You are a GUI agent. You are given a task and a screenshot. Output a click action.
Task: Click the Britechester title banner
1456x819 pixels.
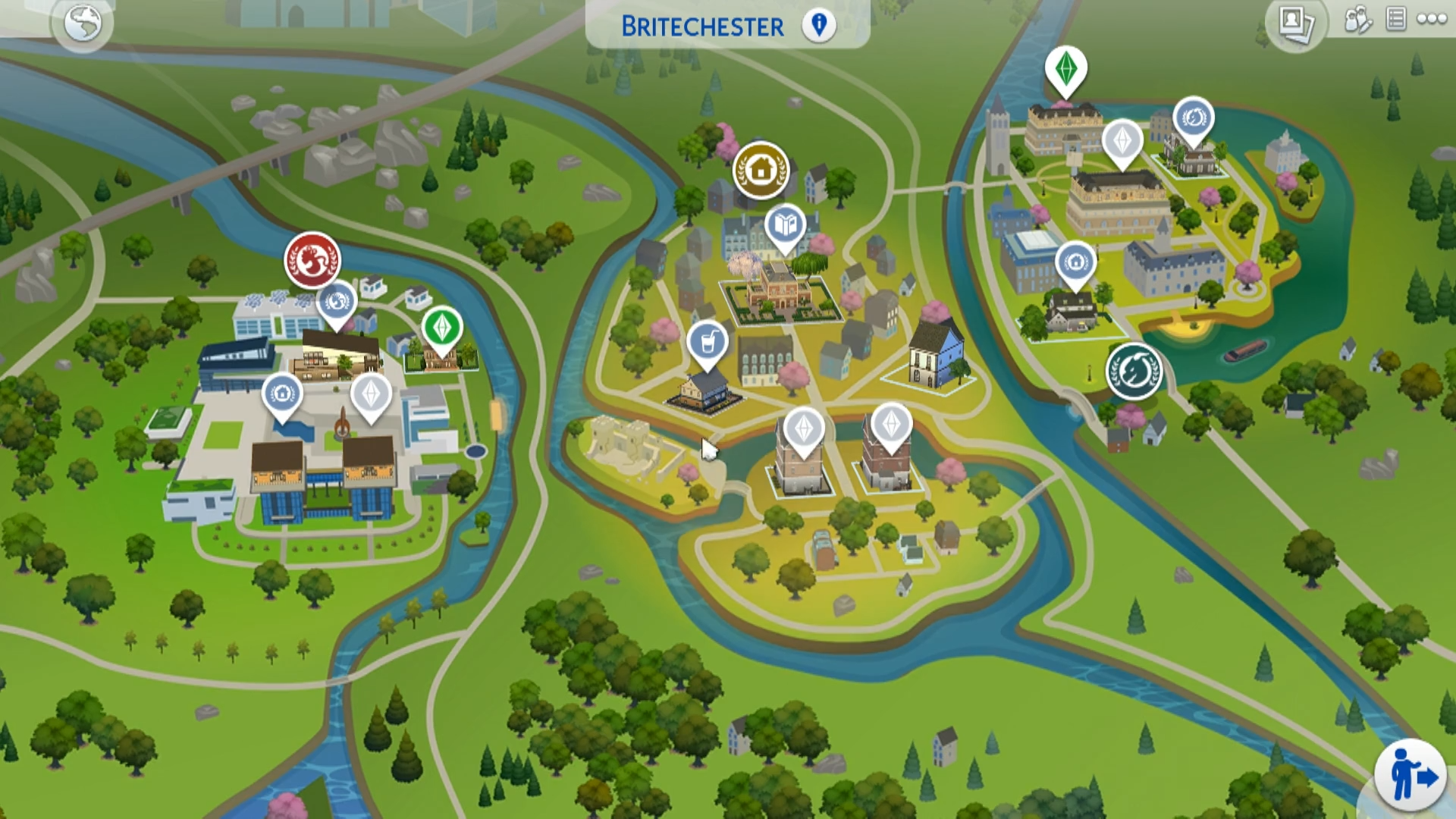point(701,27)
